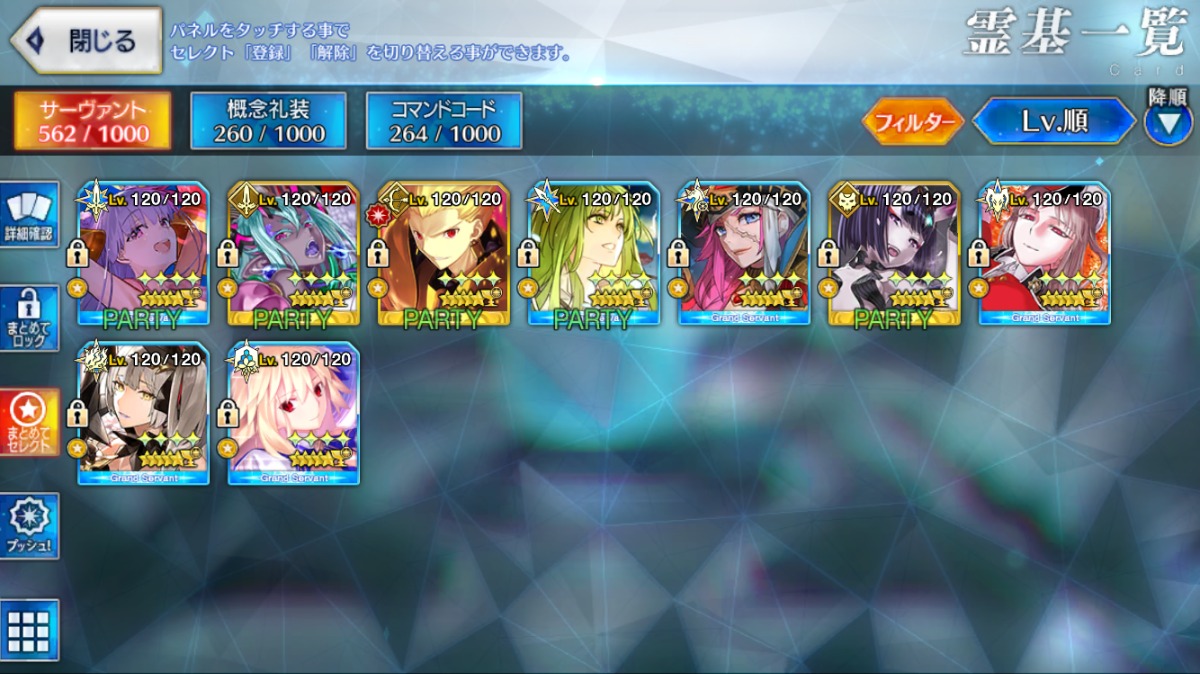Viewport: 1200px width, 674px height.
Task: Open 詳細確認 card details
Action: point(29,214)
